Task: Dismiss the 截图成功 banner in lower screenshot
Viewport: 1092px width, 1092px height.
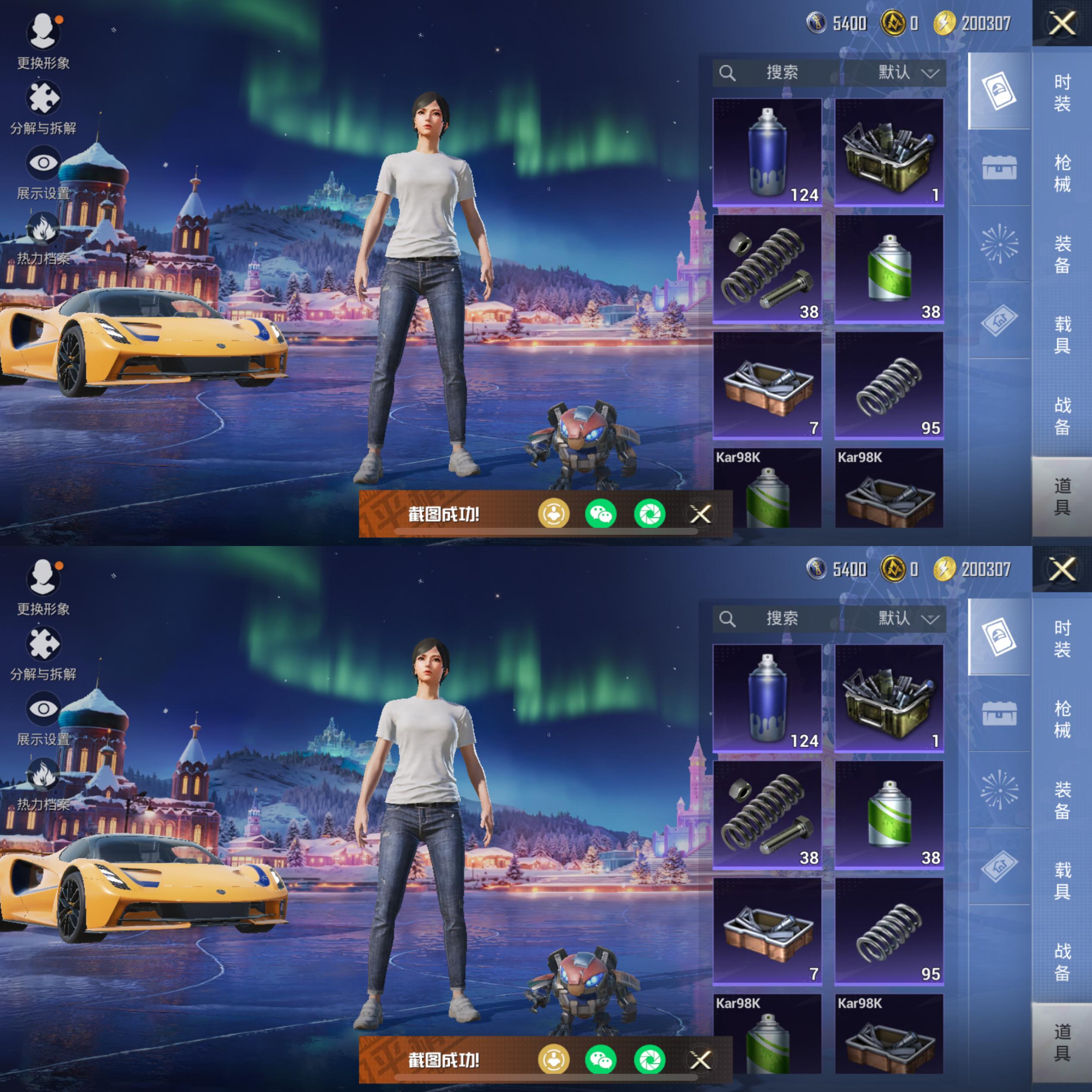Action: pos(700,1060)
